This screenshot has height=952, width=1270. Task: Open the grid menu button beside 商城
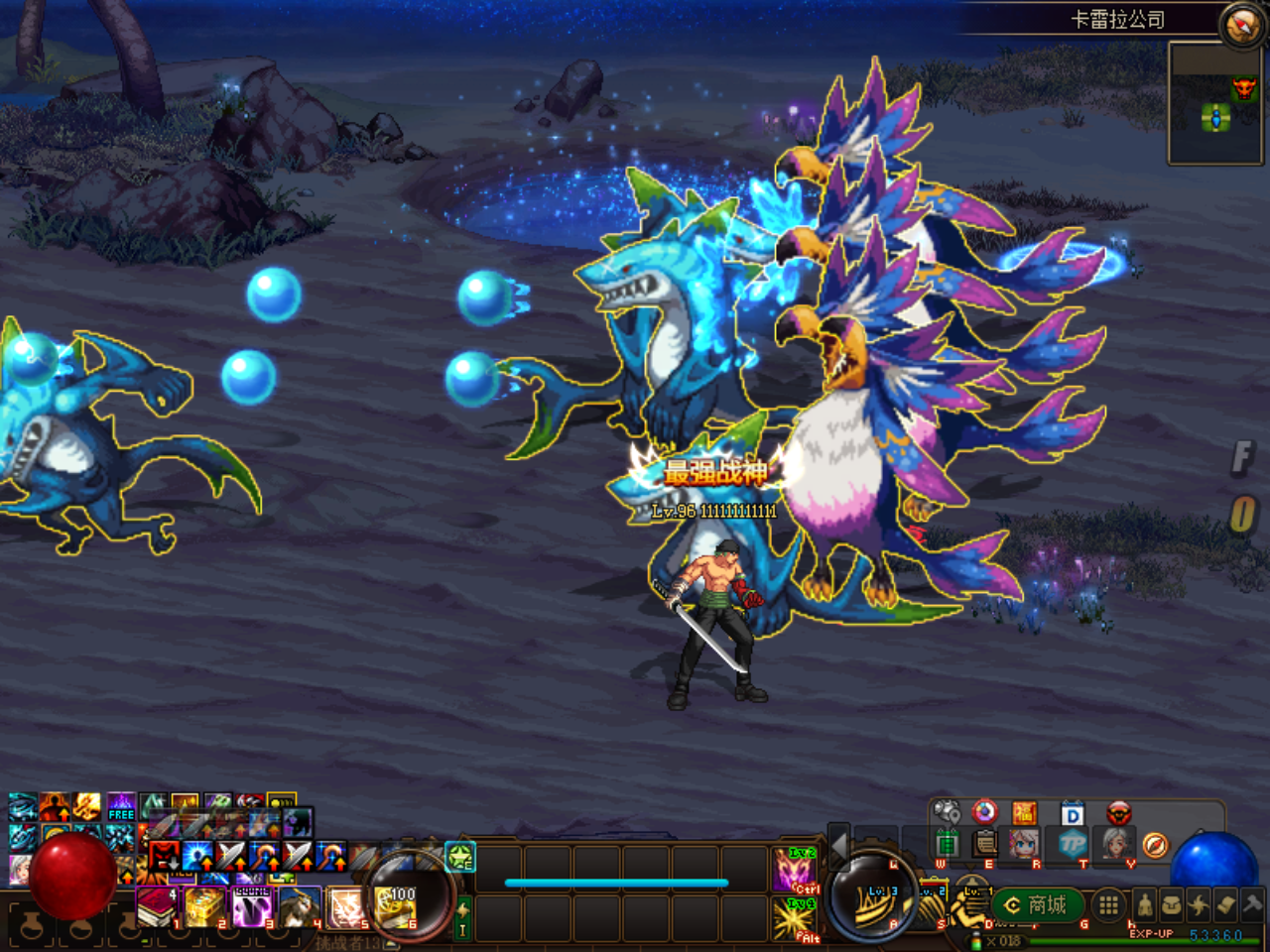tap(1108, 904)
